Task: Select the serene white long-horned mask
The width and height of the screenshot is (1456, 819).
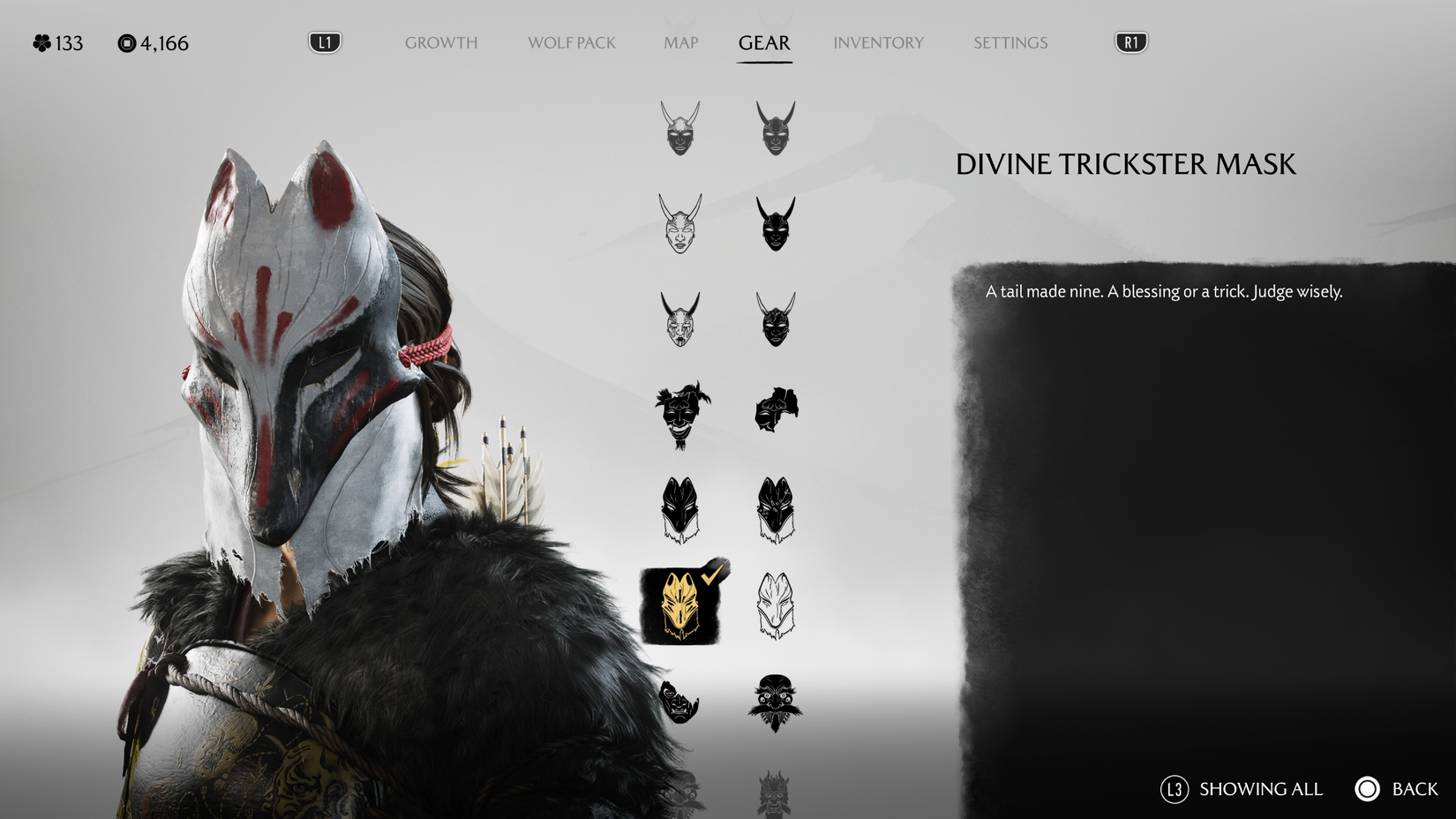Action: [x=678, y=225]
